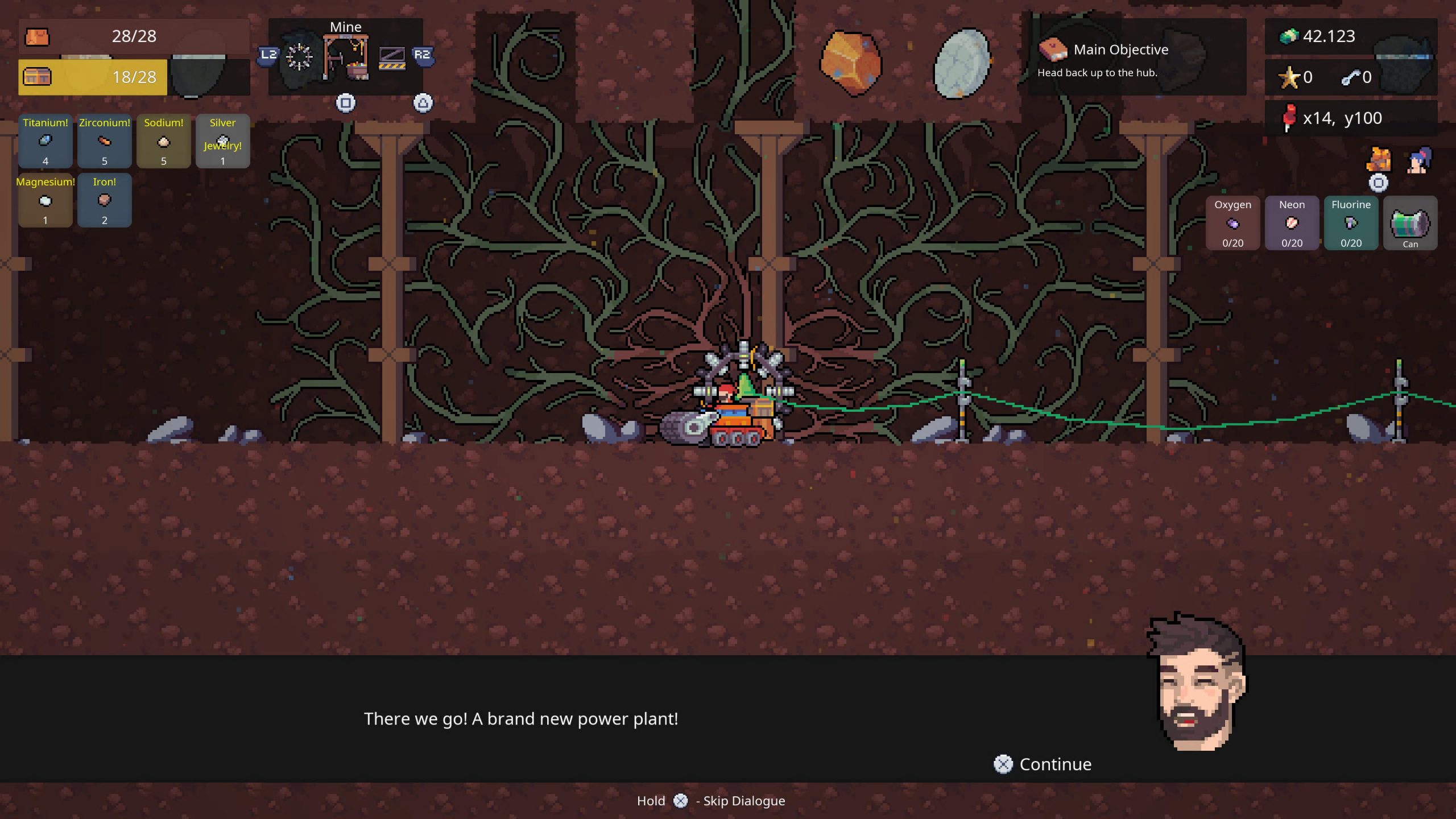Select the Oxygen resource tile

[x=1232, y=223]
